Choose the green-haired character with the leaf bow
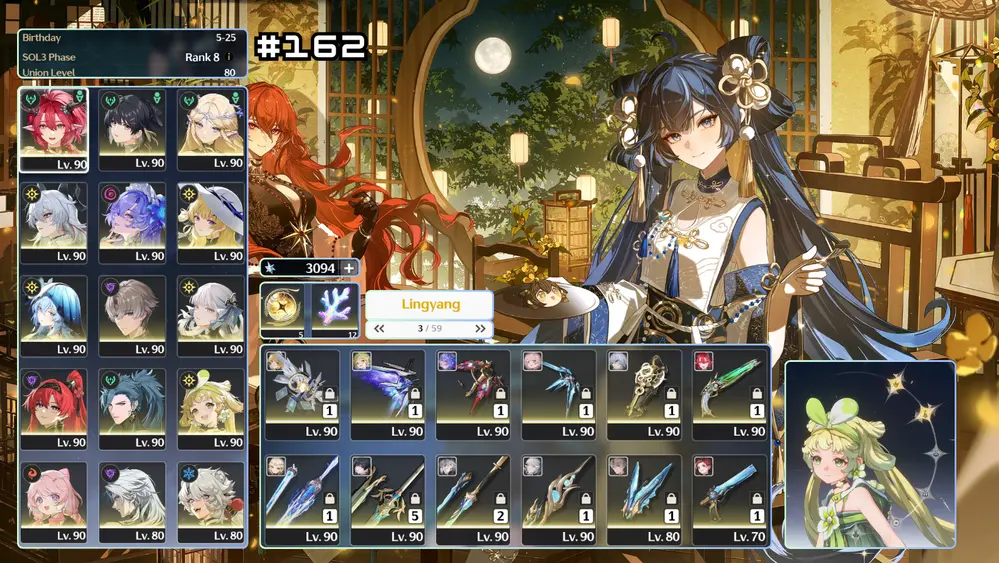The image size is (999, 563). [x=211, y=408]
